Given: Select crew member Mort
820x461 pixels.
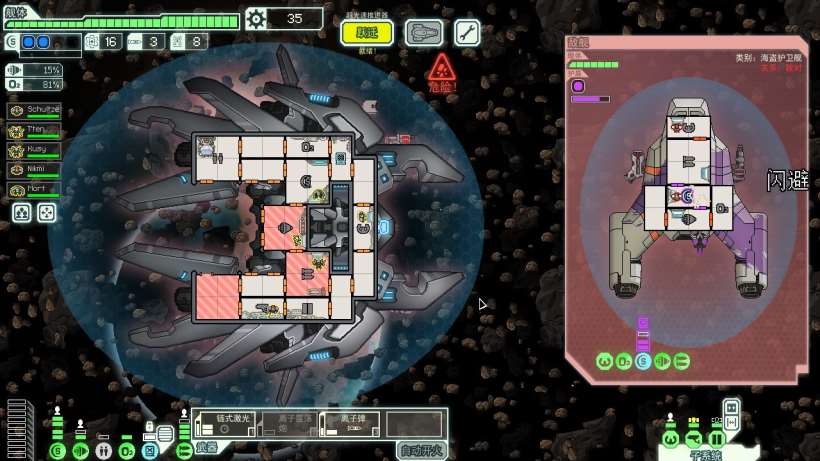Looking at the screenshot, I should pos(34,189).
